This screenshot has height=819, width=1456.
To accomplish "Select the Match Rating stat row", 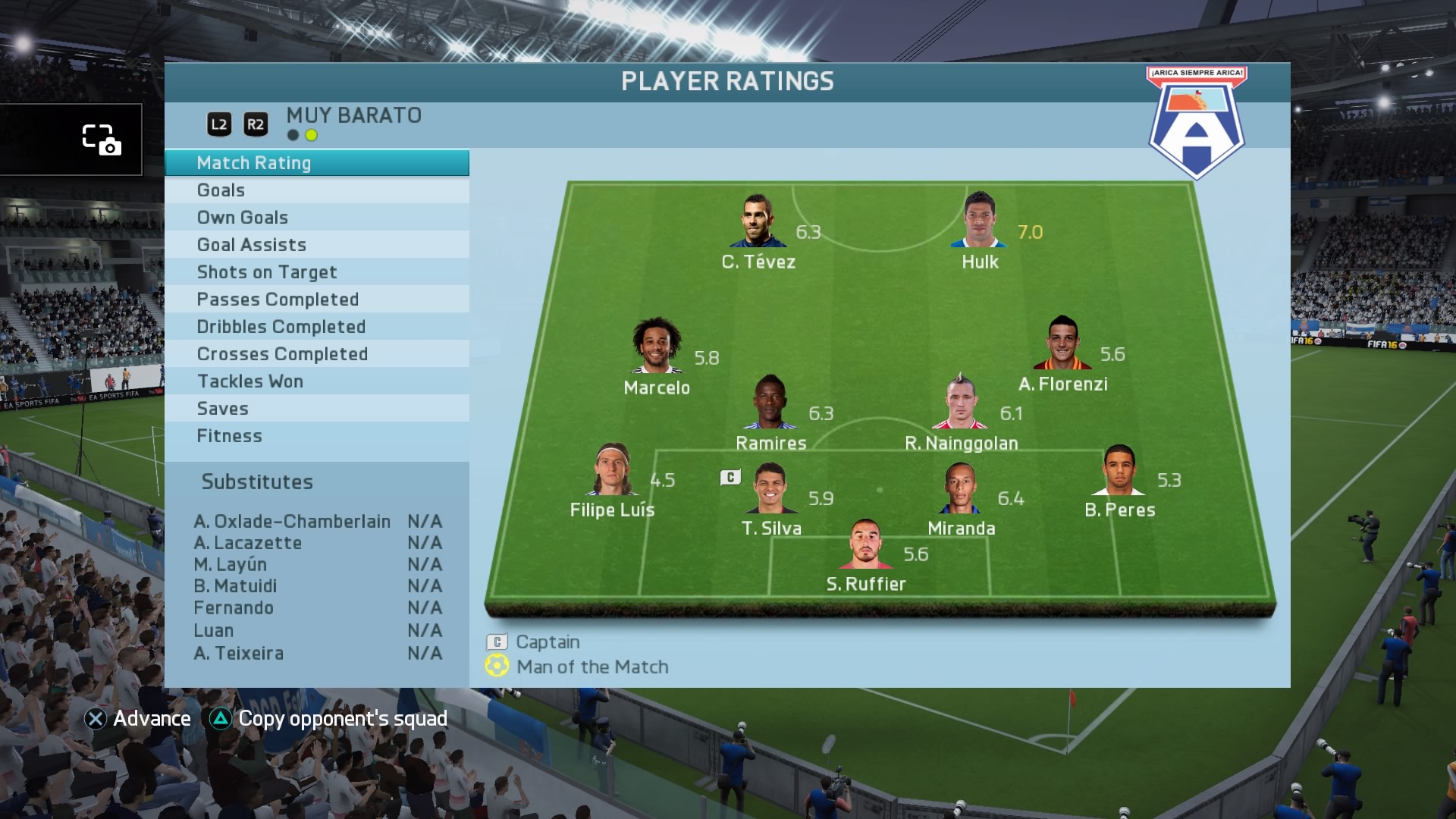I will [316, 163].
